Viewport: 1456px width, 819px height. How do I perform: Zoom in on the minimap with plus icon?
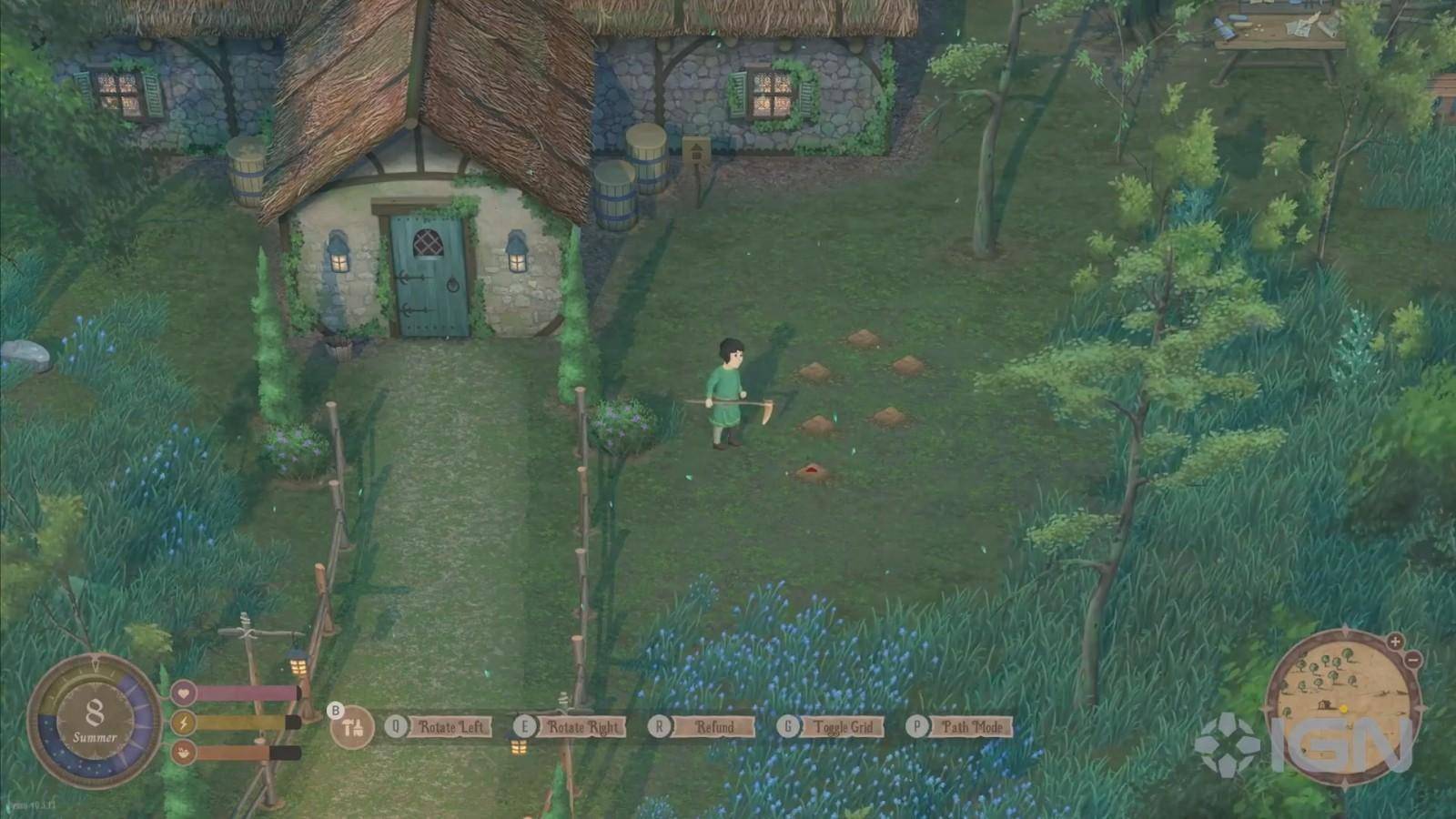[1394, 641]
